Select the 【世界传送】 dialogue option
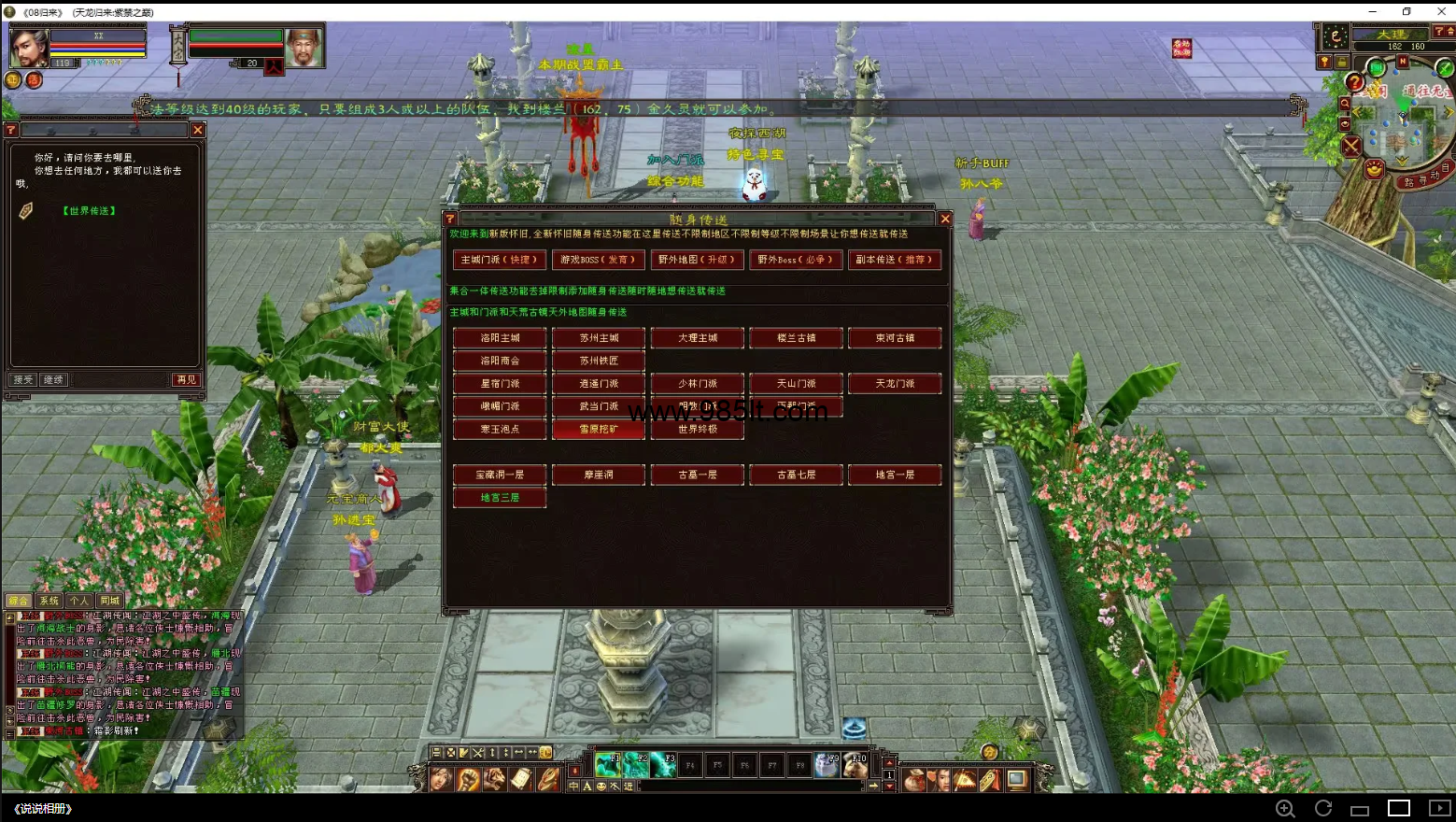Image resolution: width=1456 pixels, height=822 pixels. (90, 211)
